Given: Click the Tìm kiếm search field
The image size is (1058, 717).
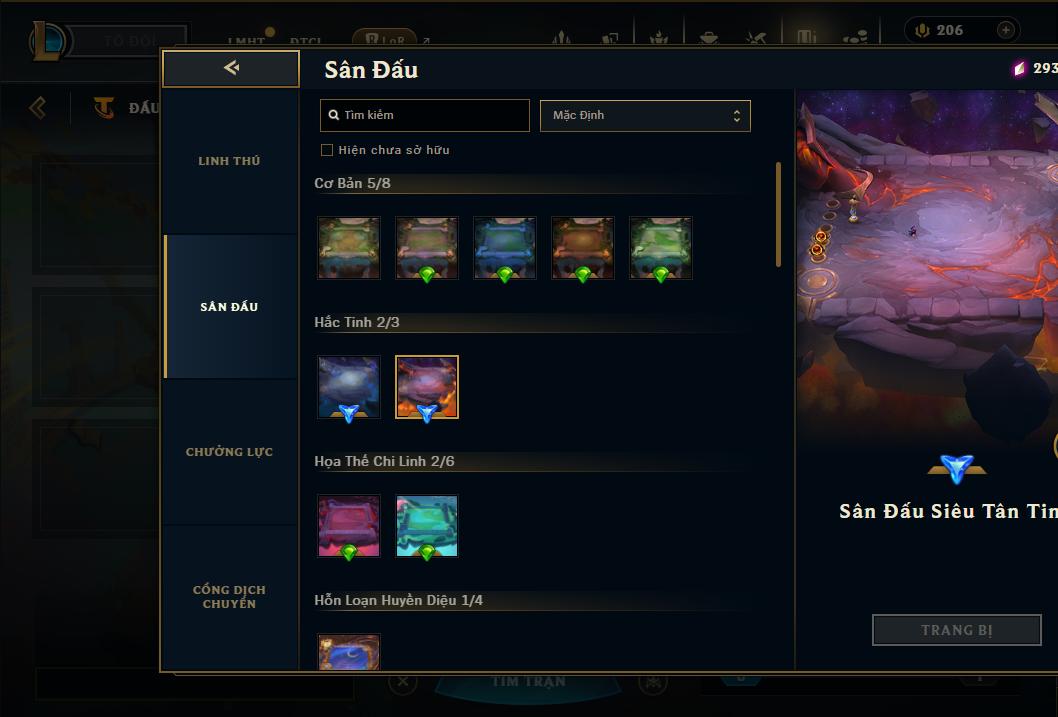Looking at the screenshot, I should pos(425,115).
